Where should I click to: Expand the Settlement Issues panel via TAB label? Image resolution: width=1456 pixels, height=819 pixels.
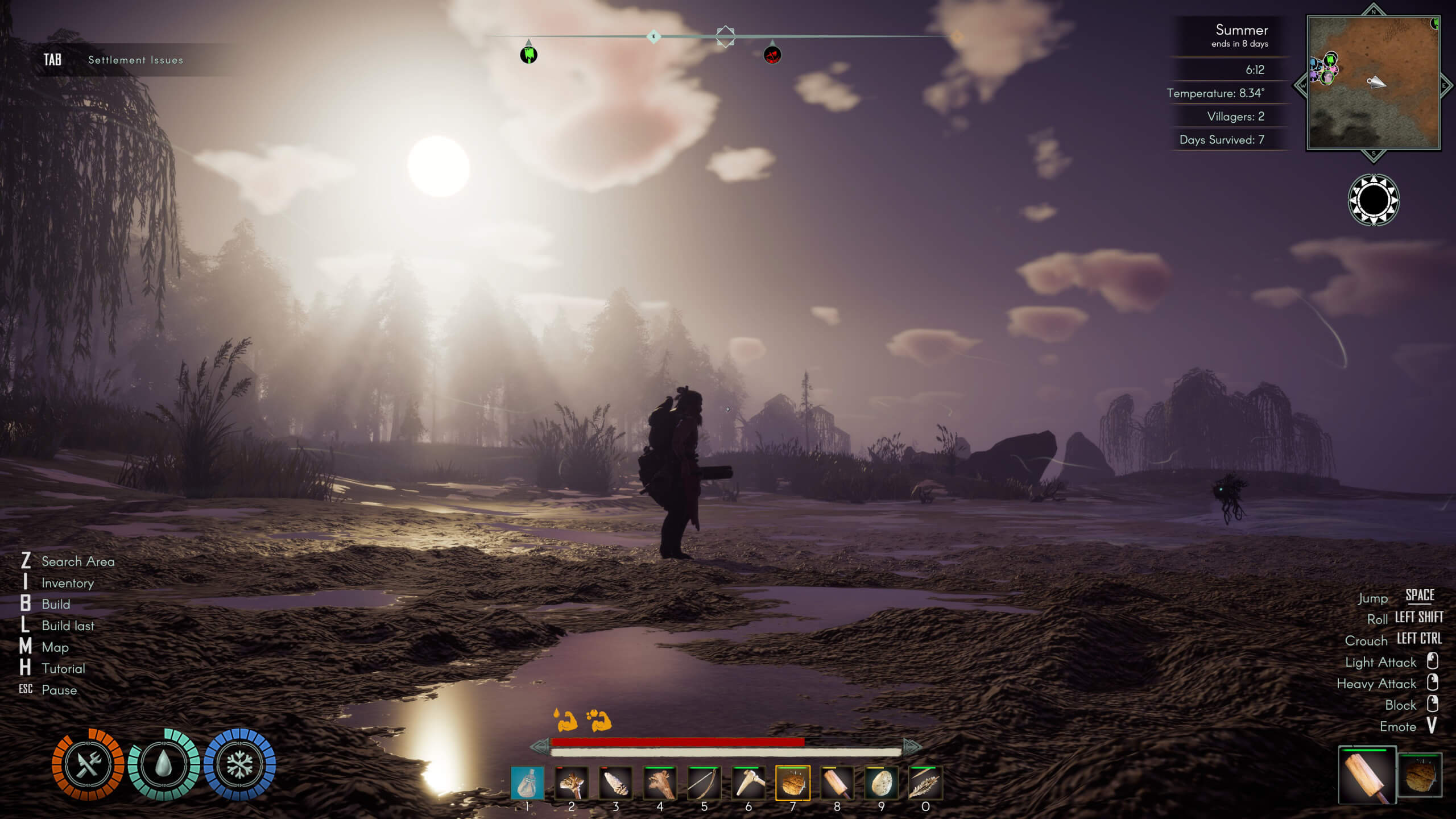[x=52, y=59]
